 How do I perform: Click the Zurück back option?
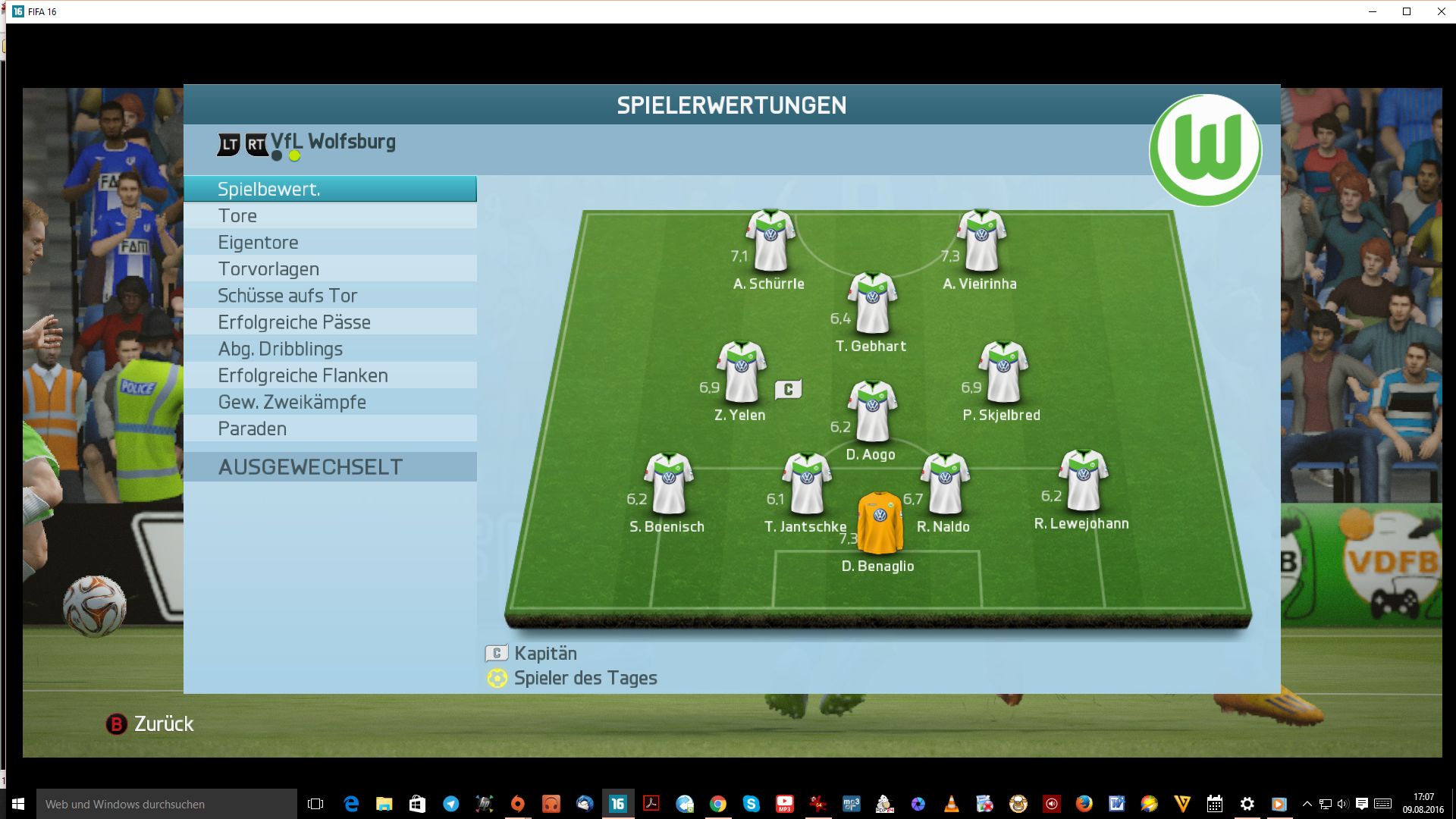[150, 724]
